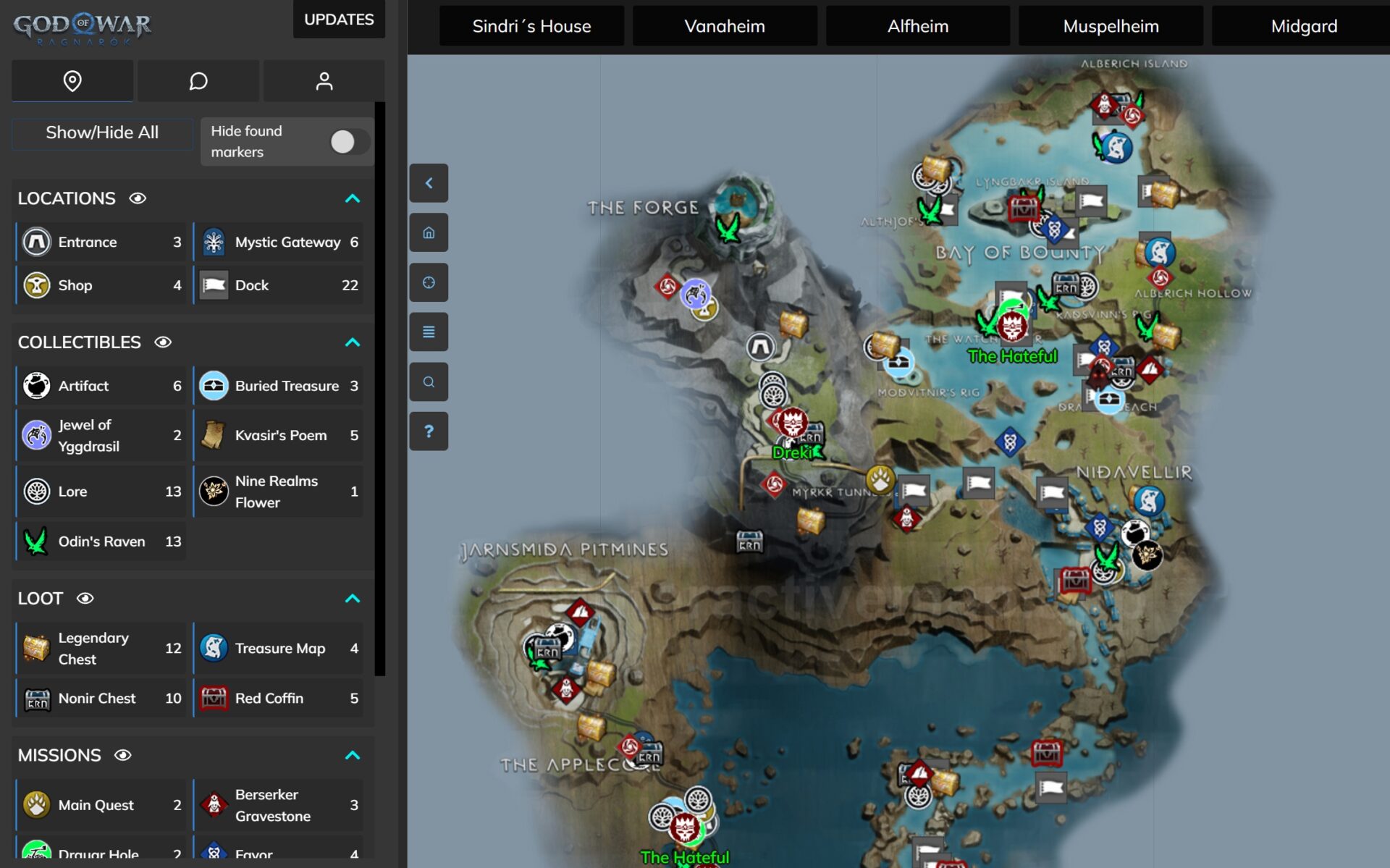The width and height of the screenshot is (1390, 868).
Task: Collapse the map sidebar with the left arrow
Action: tap(429, 183)
